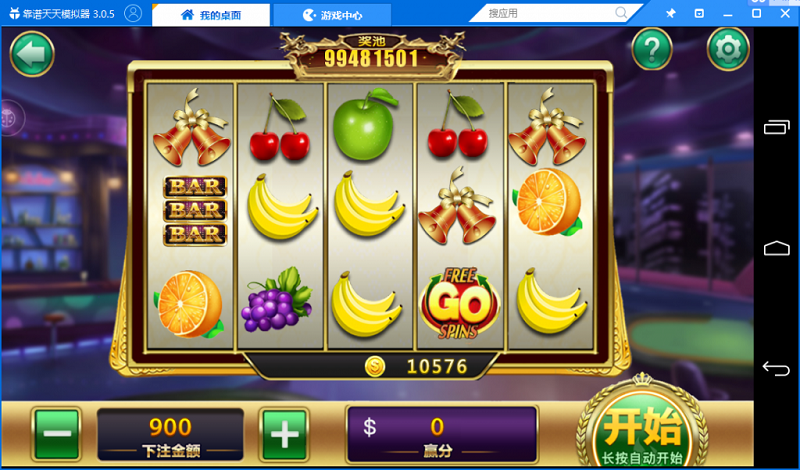Decrease the bet with the minus button
This screenshot has height=470, width=800.
(58, 434)
